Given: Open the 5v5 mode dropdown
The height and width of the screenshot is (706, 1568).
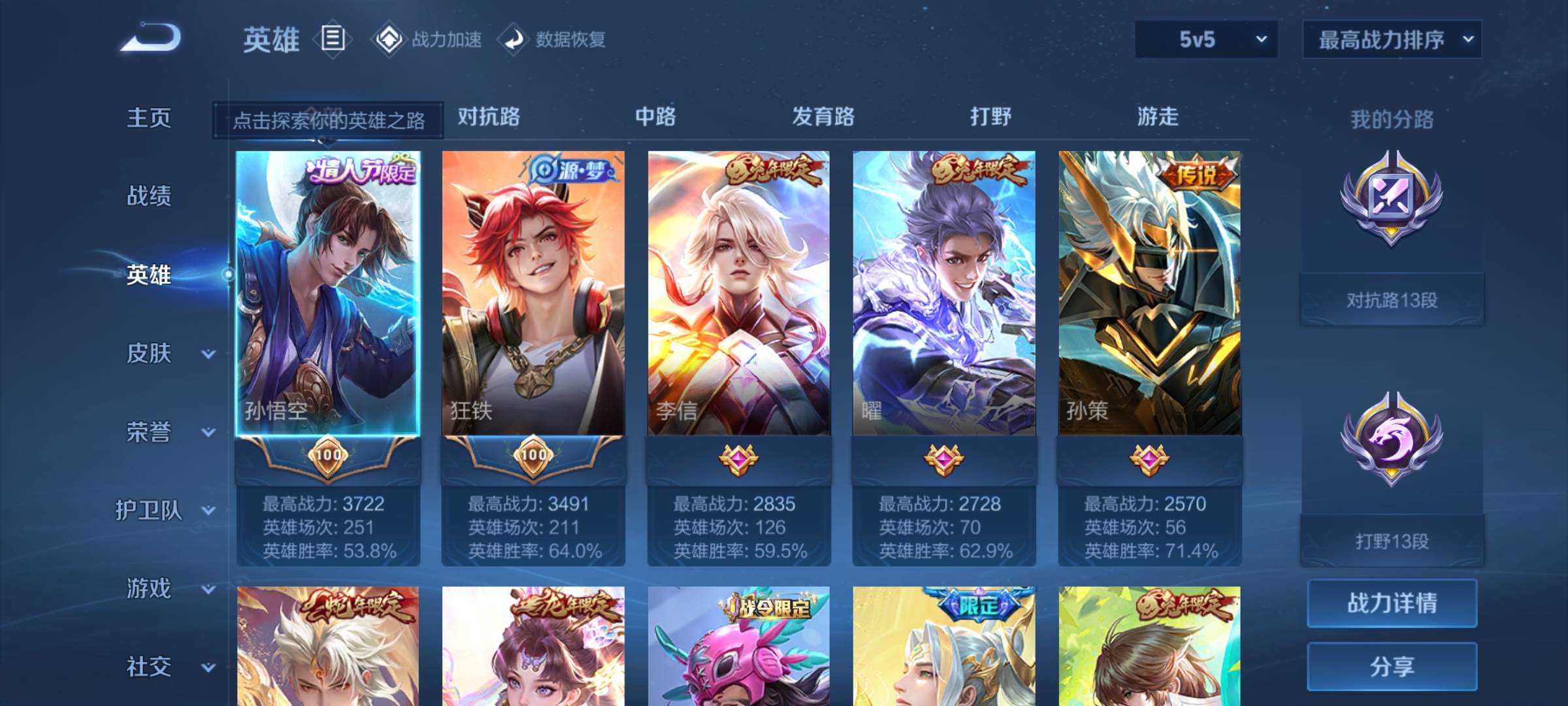Looking at the screenshot, I should (1205, 39).
